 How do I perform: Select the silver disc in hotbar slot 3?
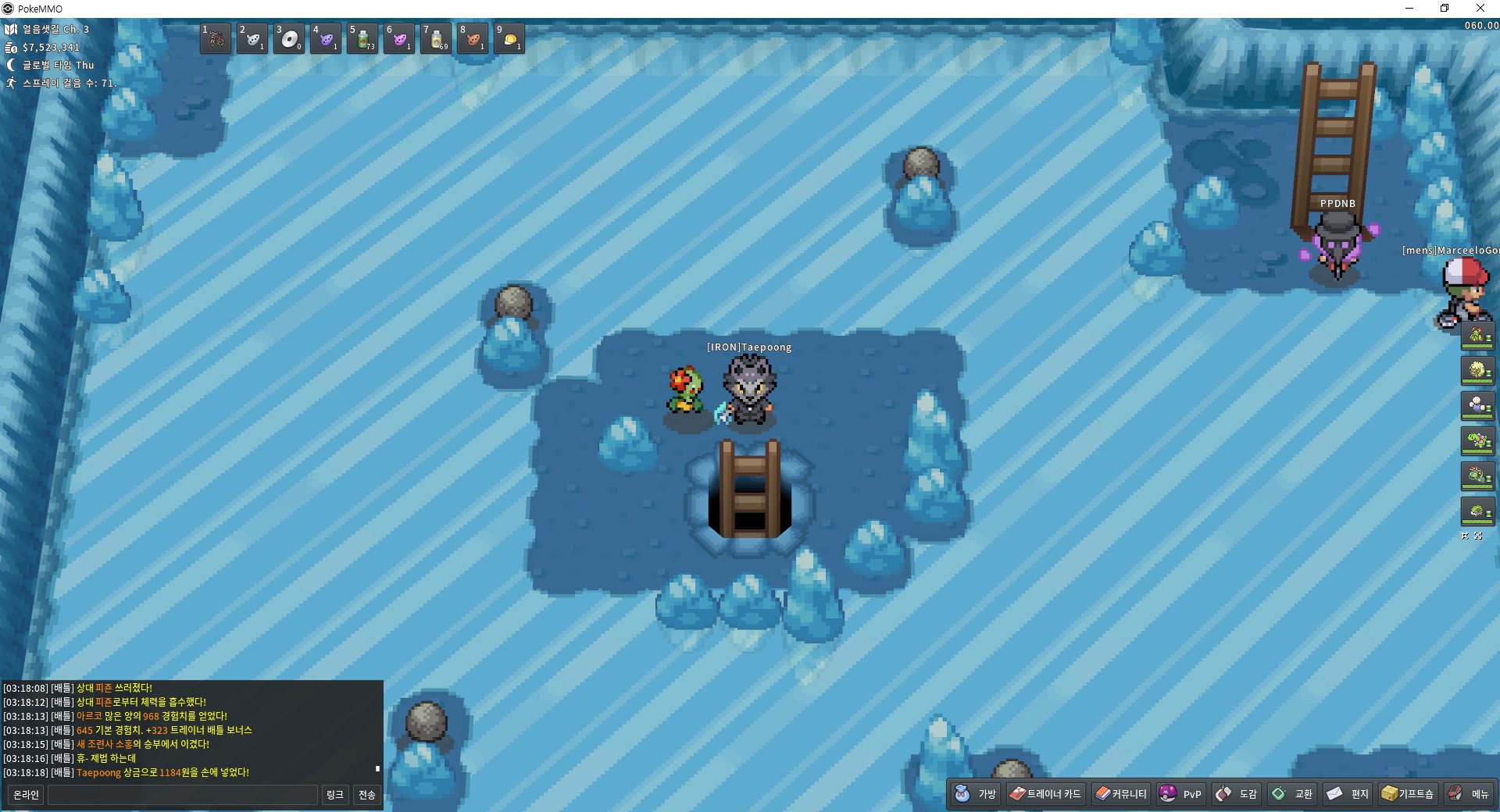289,38
